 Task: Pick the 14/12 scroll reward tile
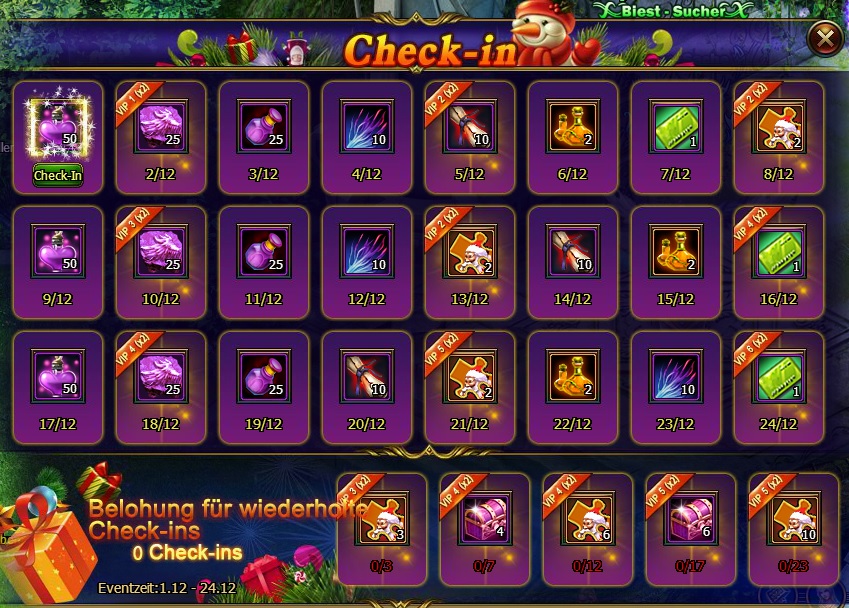[x=573, y=251]
